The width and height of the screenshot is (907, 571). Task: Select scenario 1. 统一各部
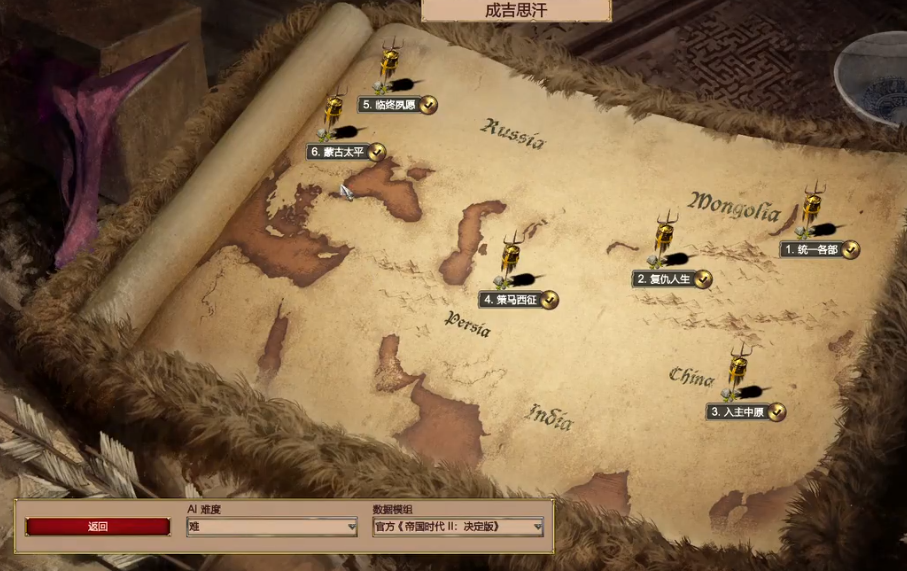pos(811,250)
